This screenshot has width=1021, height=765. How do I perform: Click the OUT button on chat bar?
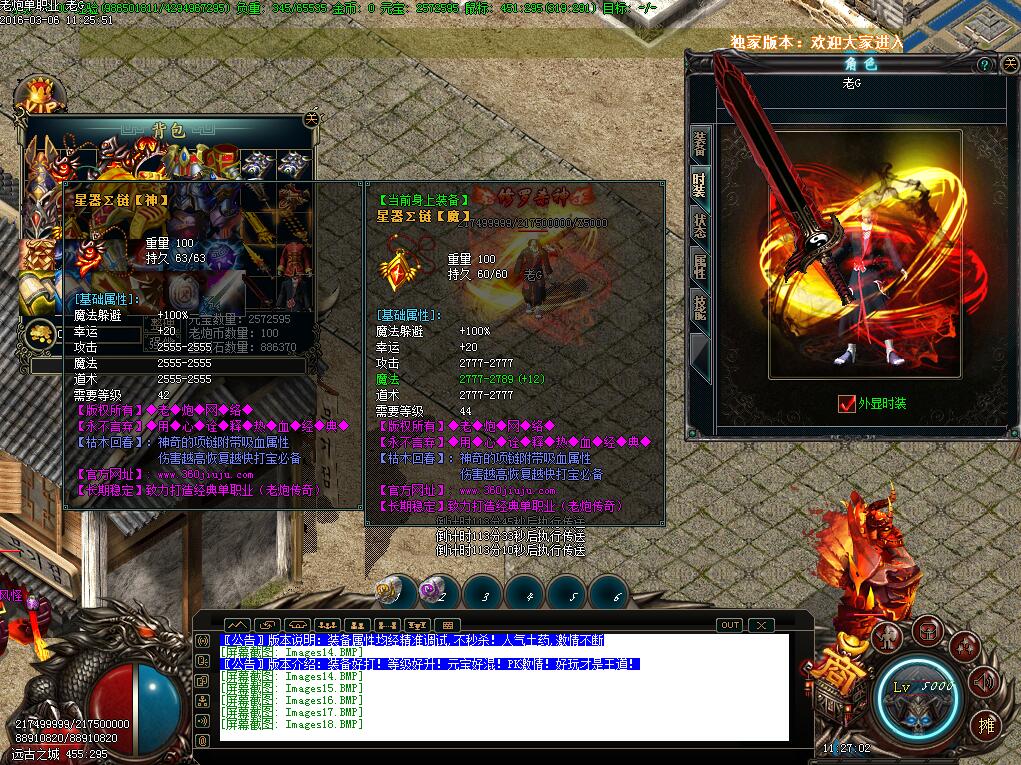tap(730, 625)
